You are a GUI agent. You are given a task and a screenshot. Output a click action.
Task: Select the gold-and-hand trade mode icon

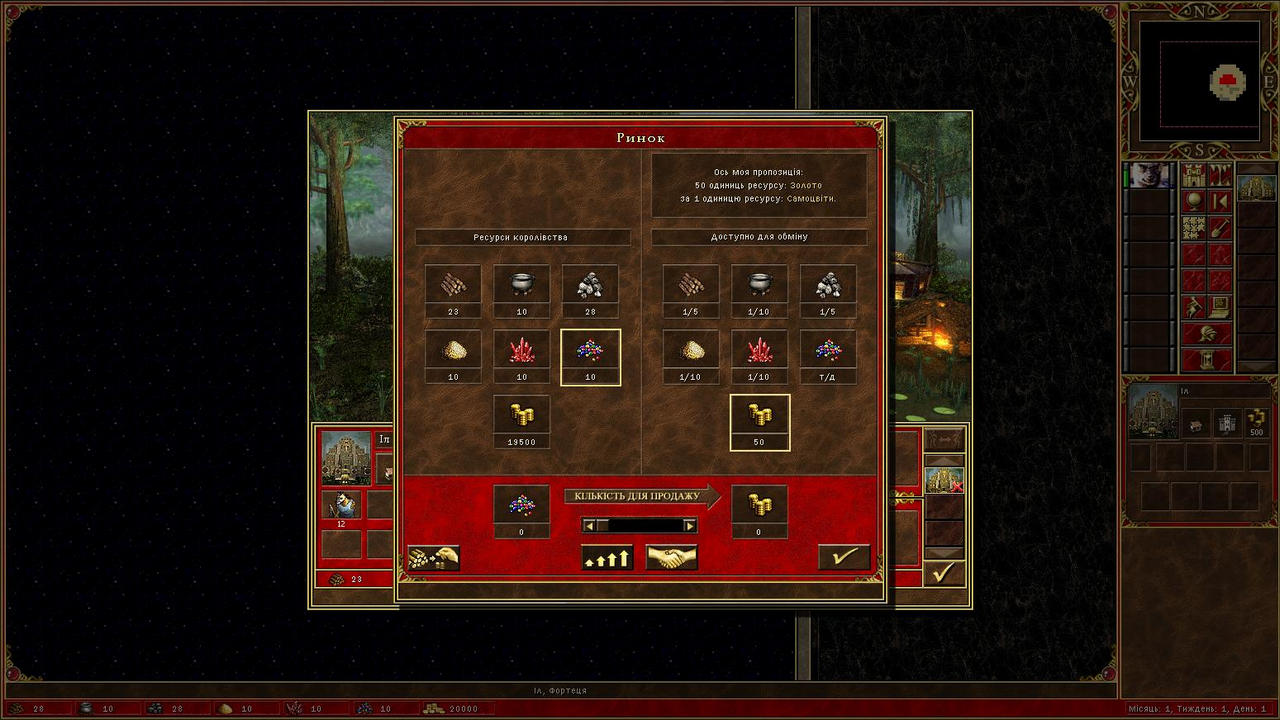point(434,556)
